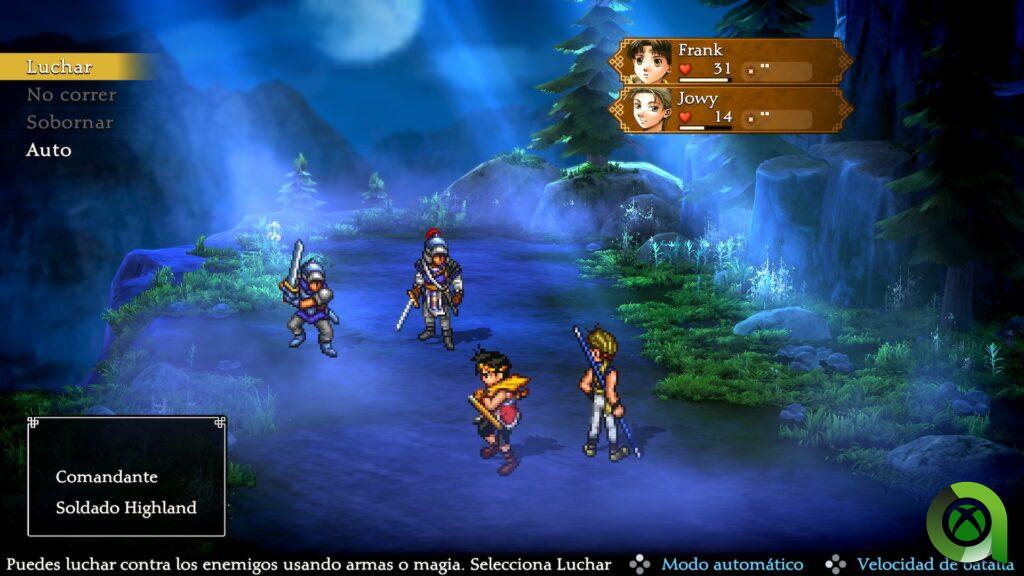Choose the No correr command
This screenshot has height=576, width=1024.
[71, 95]
